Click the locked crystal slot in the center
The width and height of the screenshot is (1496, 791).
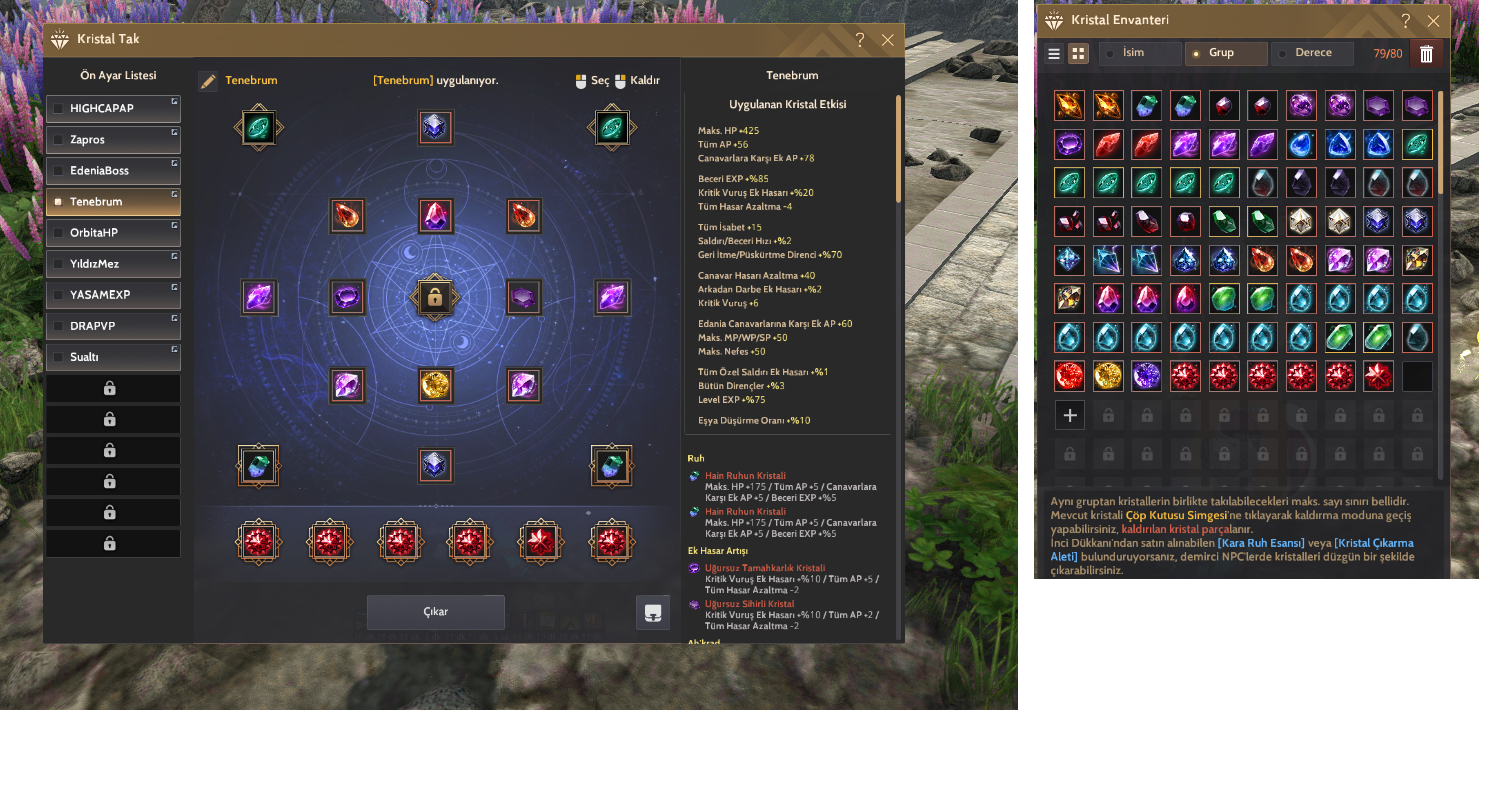[x=435, y=297]
